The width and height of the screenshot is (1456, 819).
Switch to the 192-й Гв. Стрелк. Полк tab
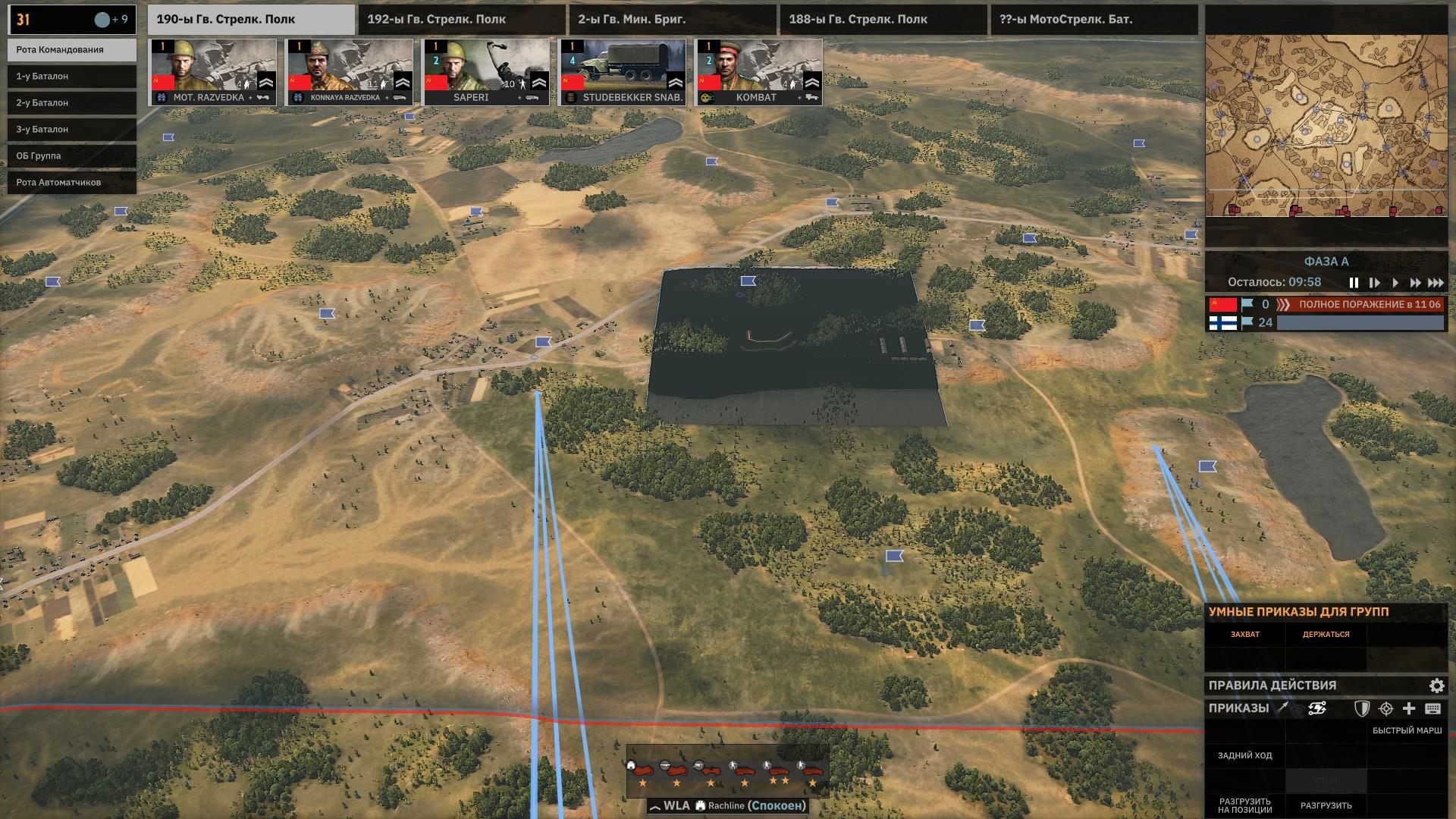click(x=461, y=20)
